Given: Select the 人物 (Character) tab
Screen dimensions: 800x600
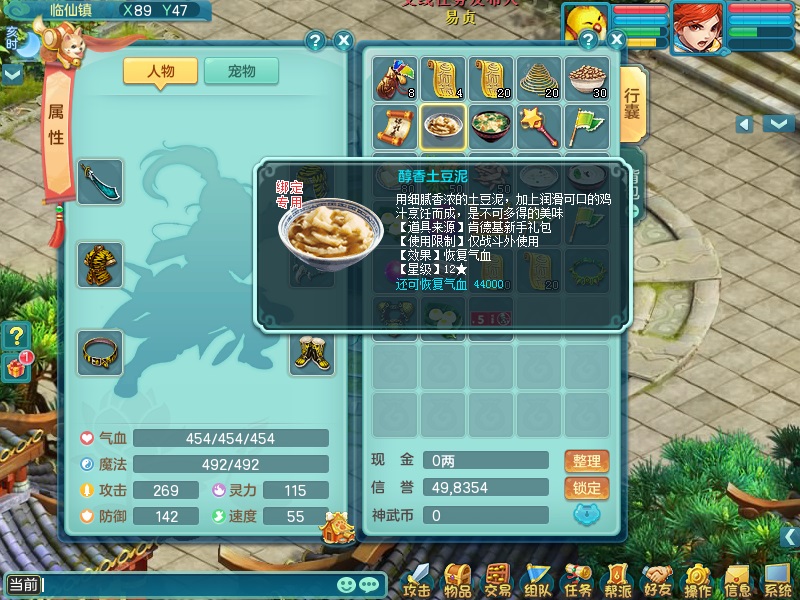Looking at the screenshot, I should click(x=160, y=72).
